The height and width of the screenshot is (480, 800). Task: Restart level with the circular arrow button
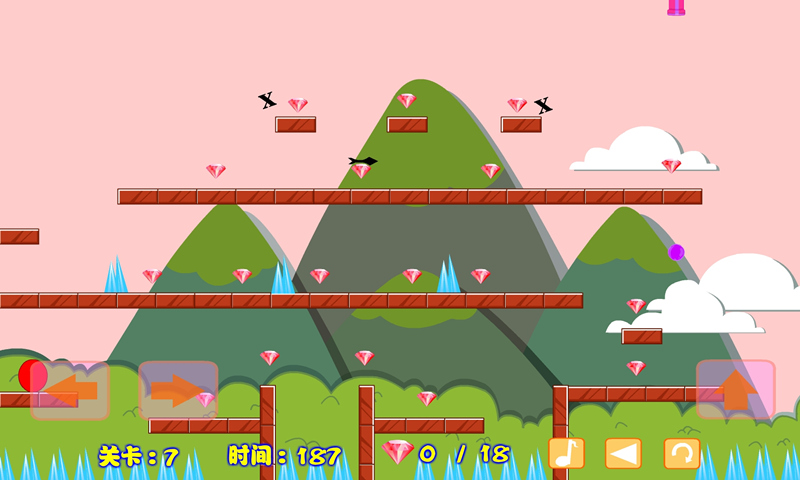pyautogui.click(x=682, y=453)
